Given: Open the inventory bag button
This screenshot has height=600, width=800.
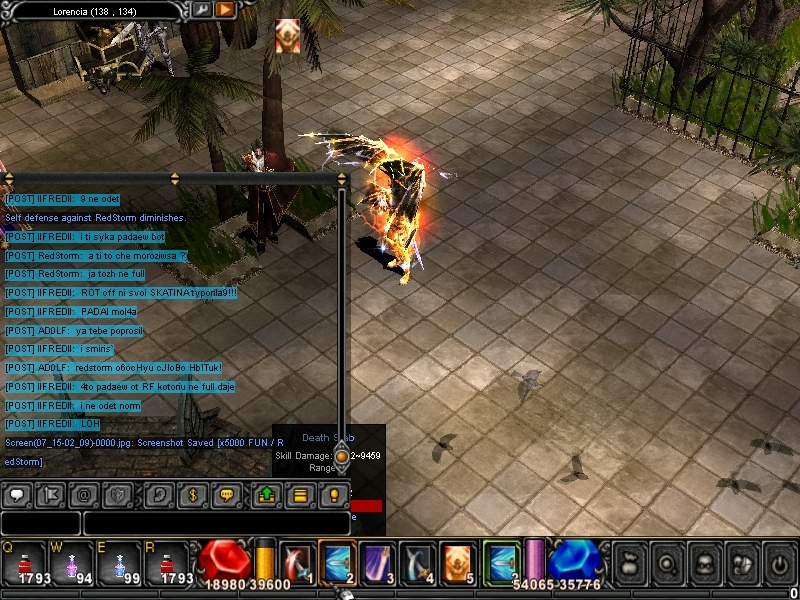Looking at the screenshot, I should click(631, 563).
